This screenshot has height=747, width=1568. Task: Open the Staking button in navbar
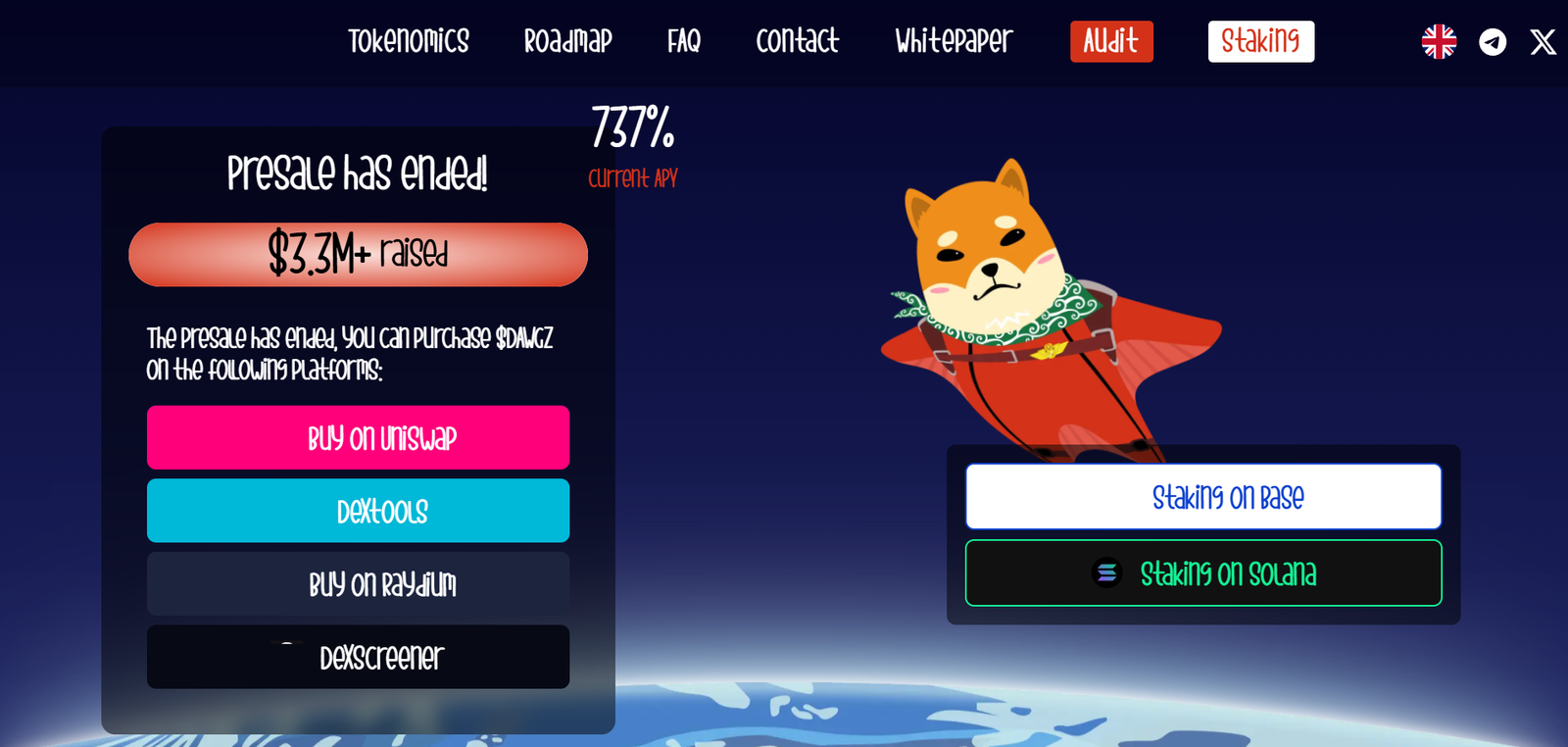coord(1260,41)
